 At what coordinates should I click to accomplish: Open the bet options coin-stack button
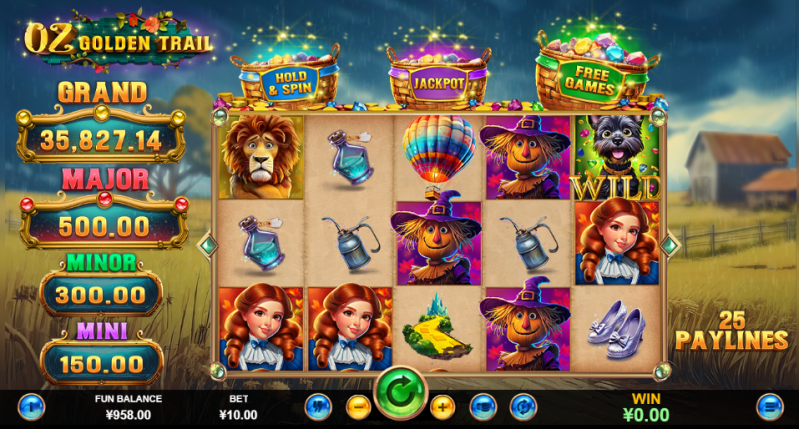483,407
